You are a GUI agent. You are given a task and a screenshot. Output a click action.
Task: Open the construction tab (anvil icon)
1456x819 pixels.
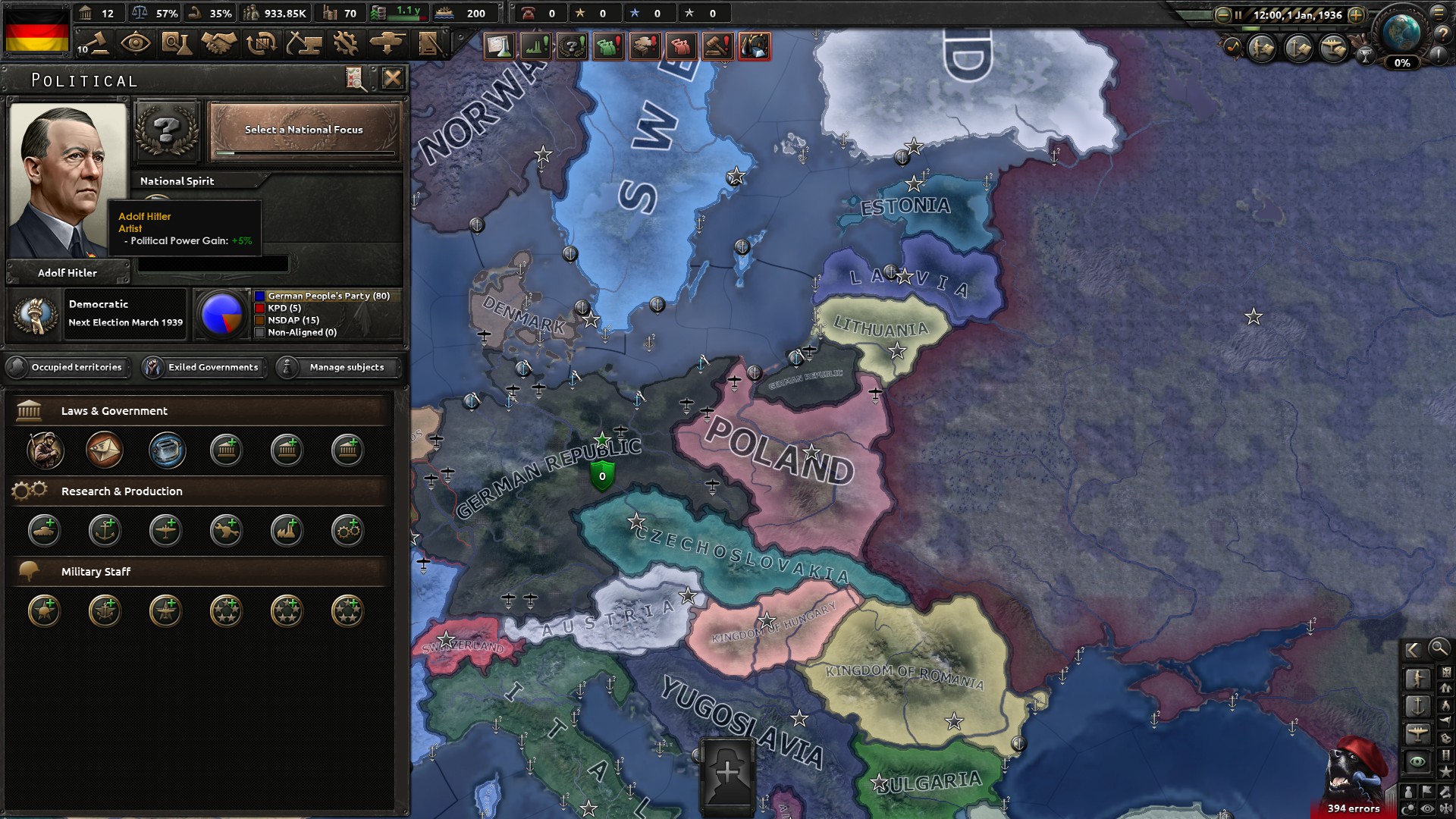point(306,42)
